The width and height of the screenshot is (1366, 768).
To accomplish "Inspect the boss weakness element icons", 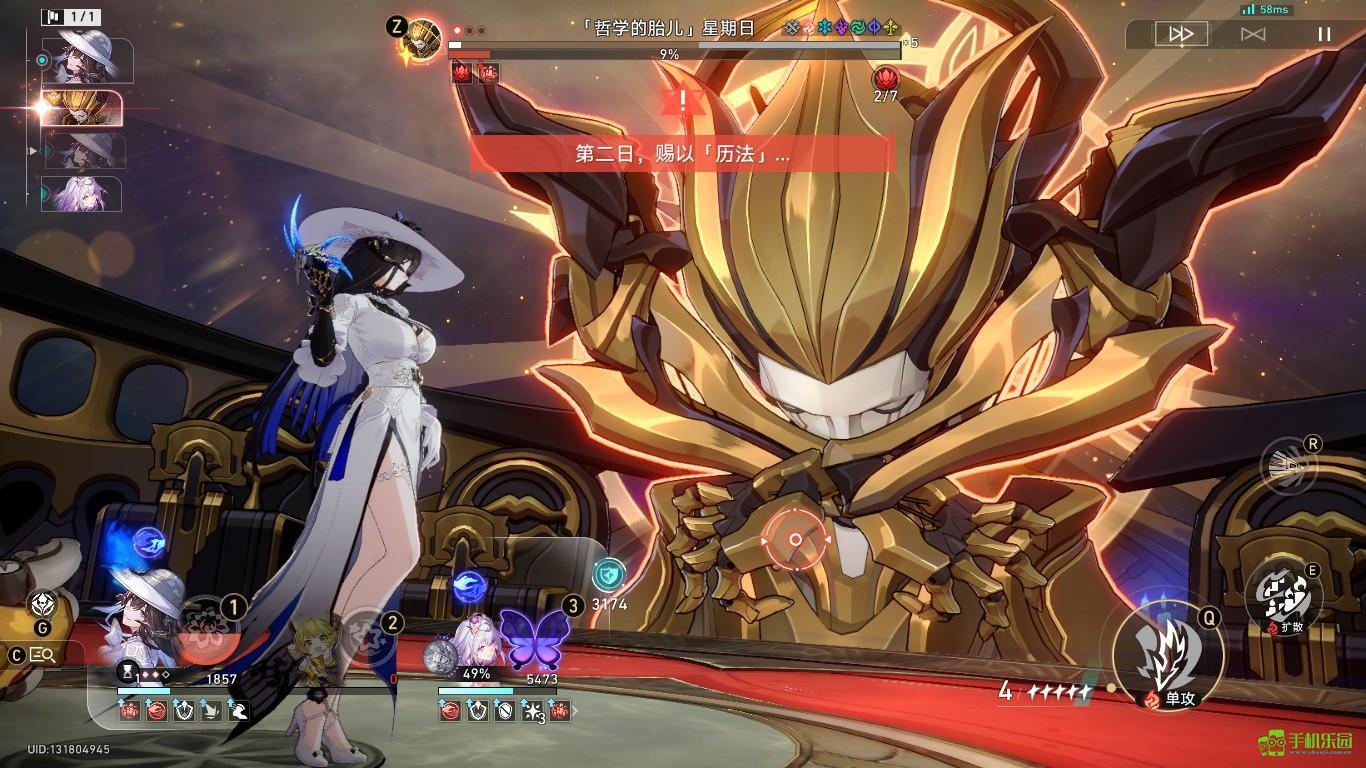I will [x=842, y=28].
